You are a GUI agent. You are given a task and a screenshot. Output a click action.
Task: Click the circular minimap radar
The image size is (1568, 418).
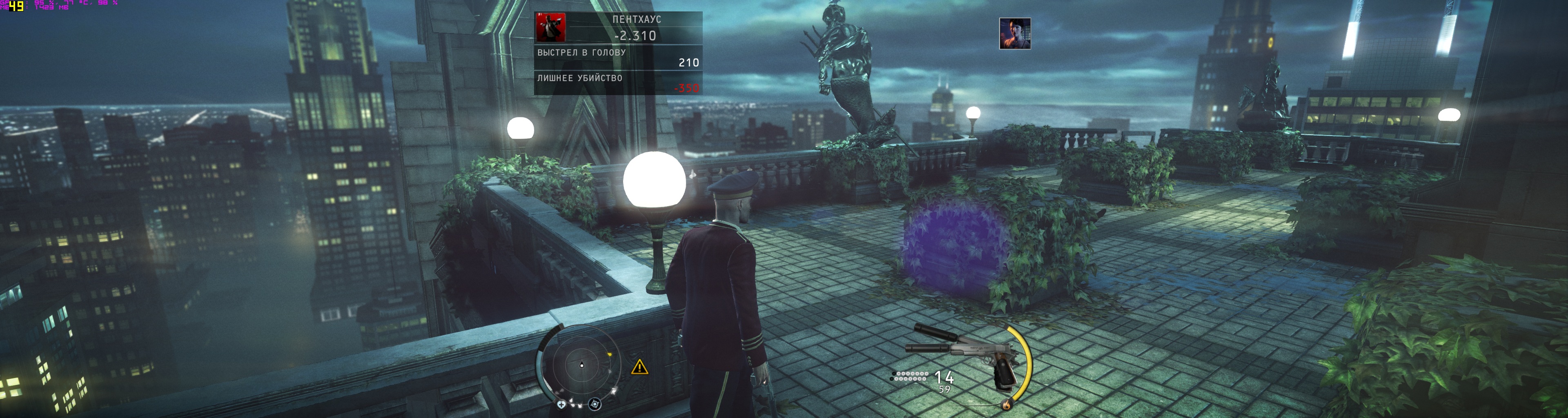click(x=581, y=365)
